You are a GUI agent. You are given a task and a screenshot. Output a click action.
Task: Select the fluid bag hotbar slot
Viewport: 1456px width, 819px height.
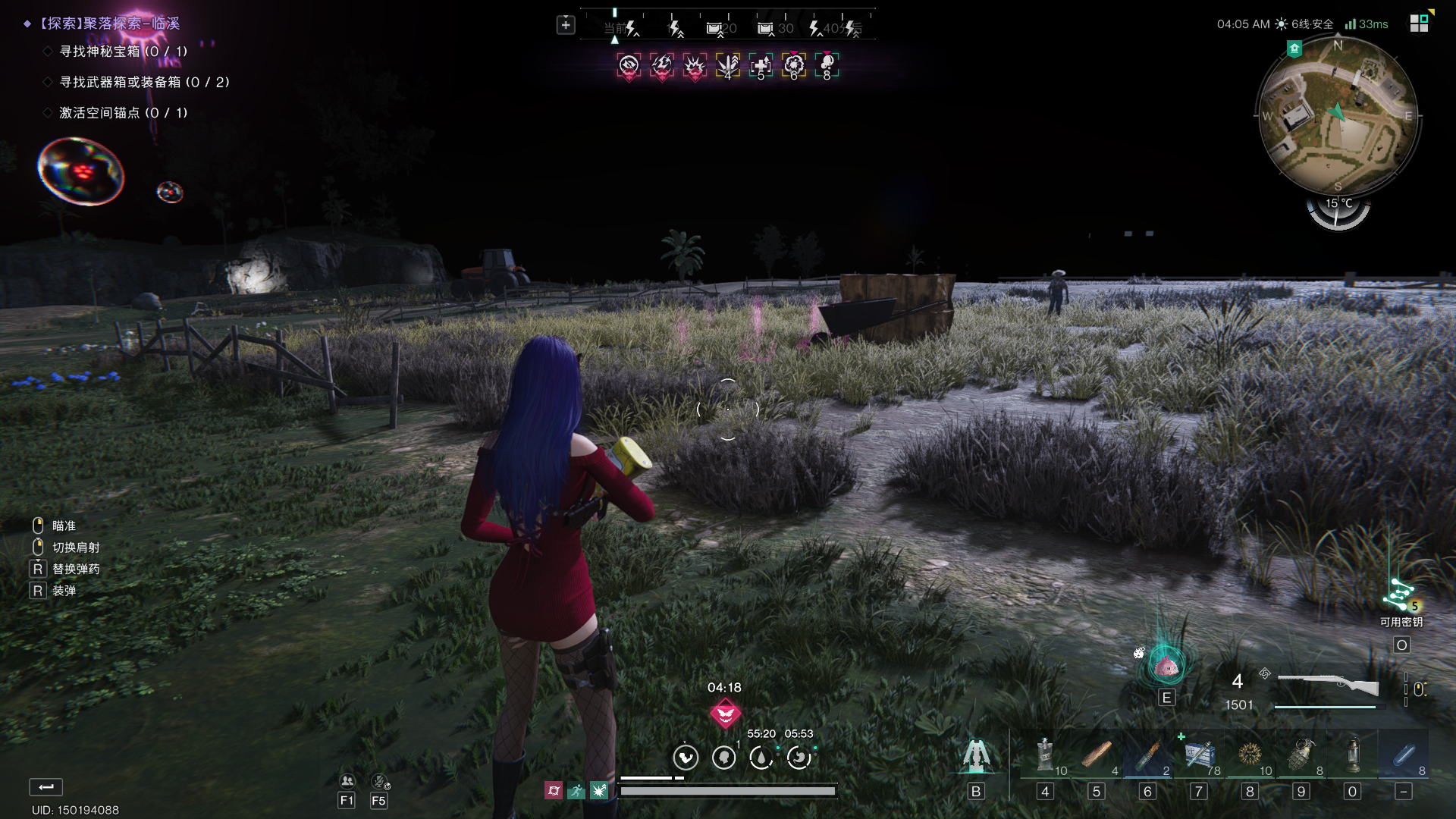coord(1045,756)
